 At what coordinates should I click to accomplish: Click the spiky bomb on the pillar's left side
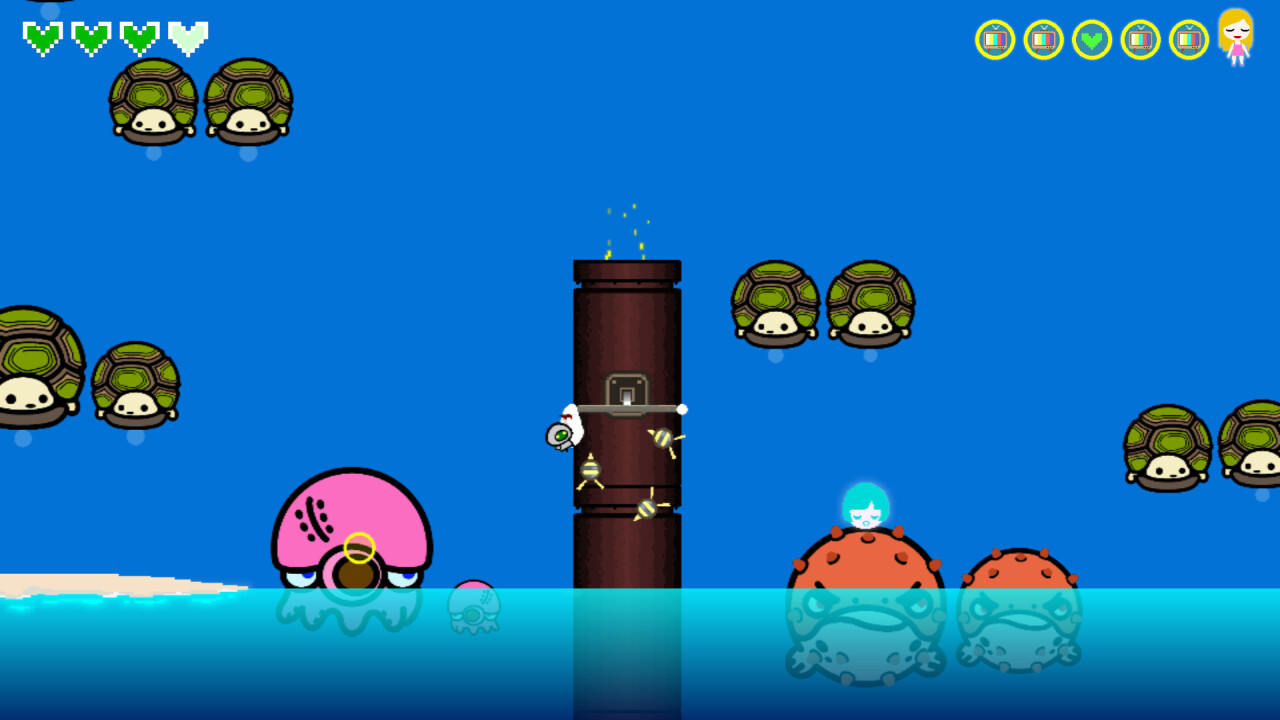pos(590,468)
